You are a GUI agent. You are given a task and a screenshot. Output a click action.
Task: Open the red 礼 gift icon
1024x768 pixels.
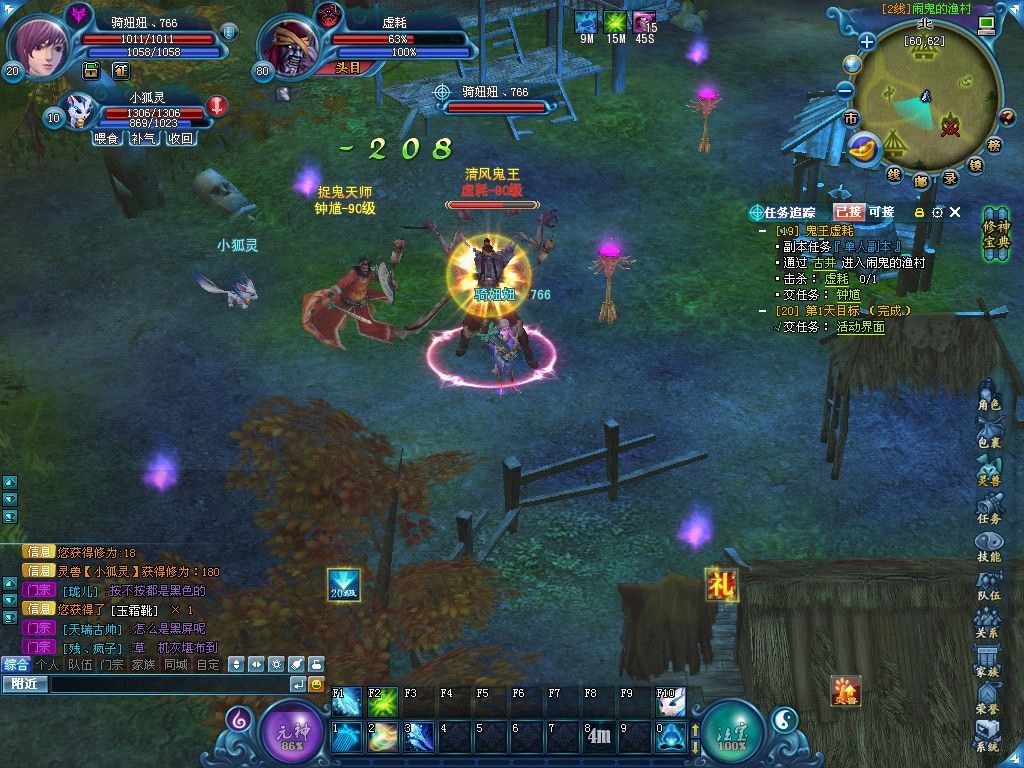[720, 584]
